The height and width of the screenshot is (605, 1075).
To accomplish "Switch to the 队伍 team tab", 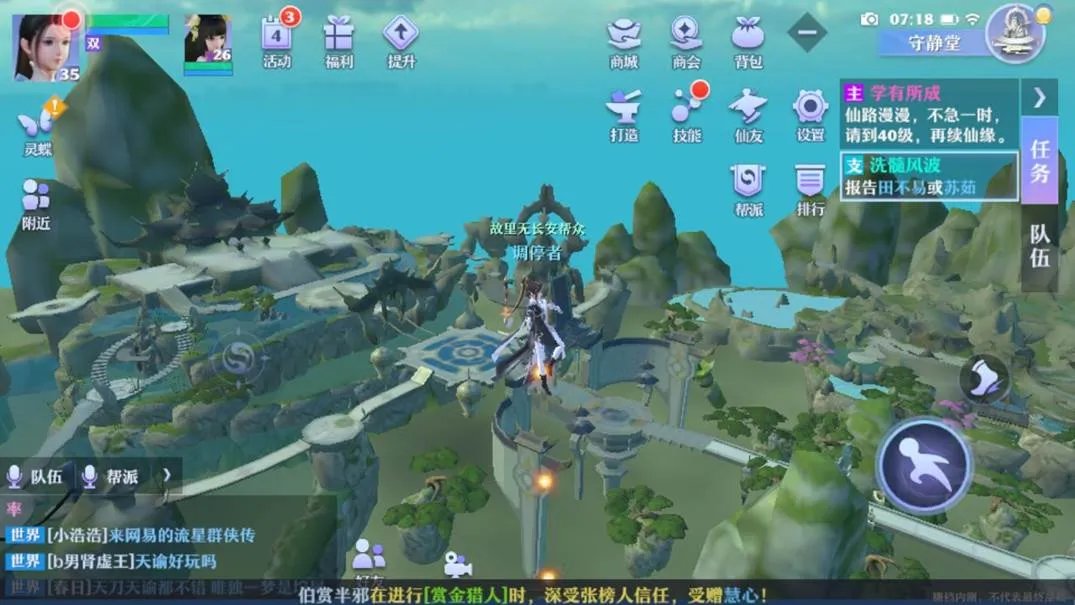I will point(1040,245).
